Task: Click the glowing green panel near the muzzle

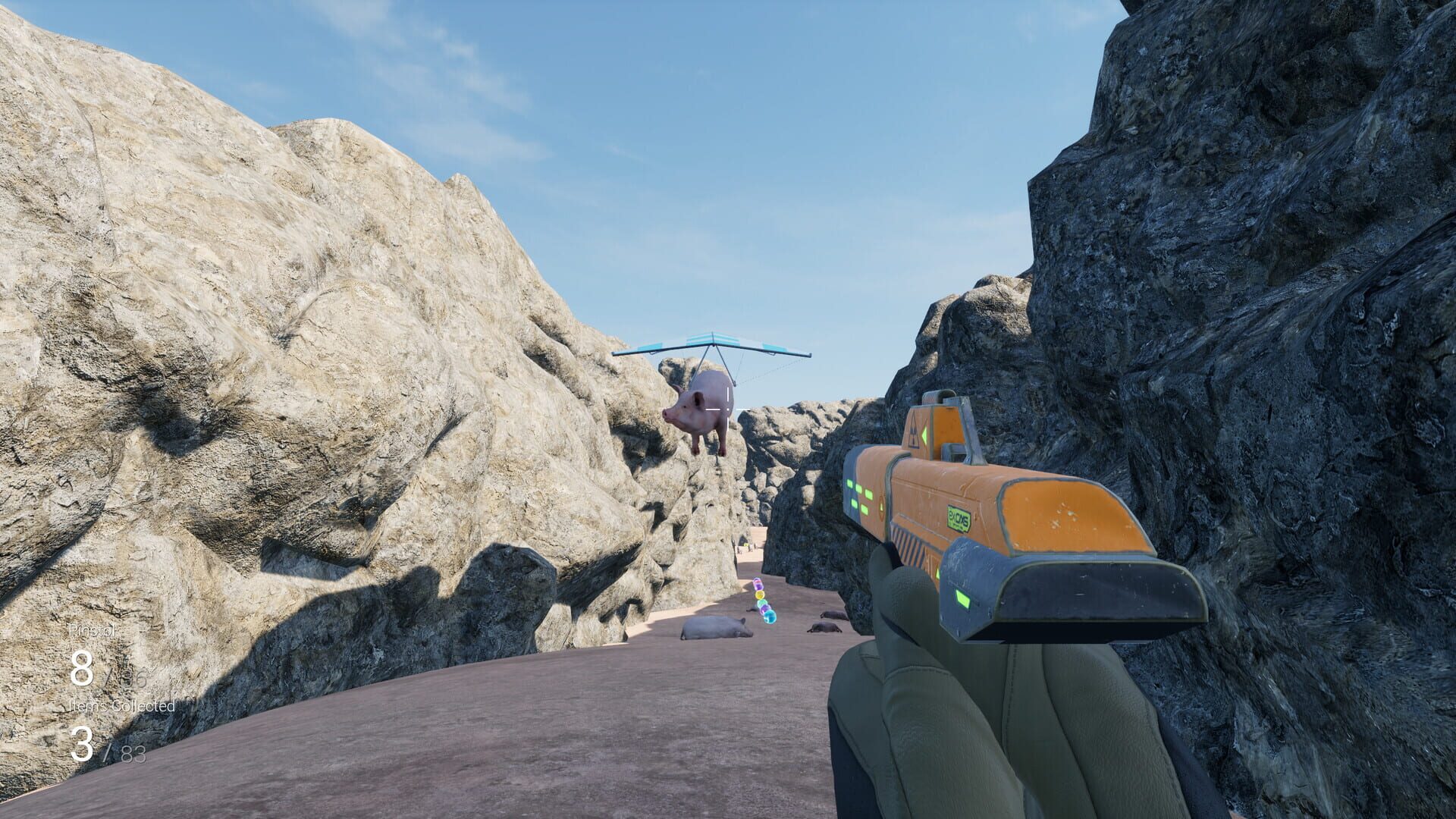Action: 962,598
